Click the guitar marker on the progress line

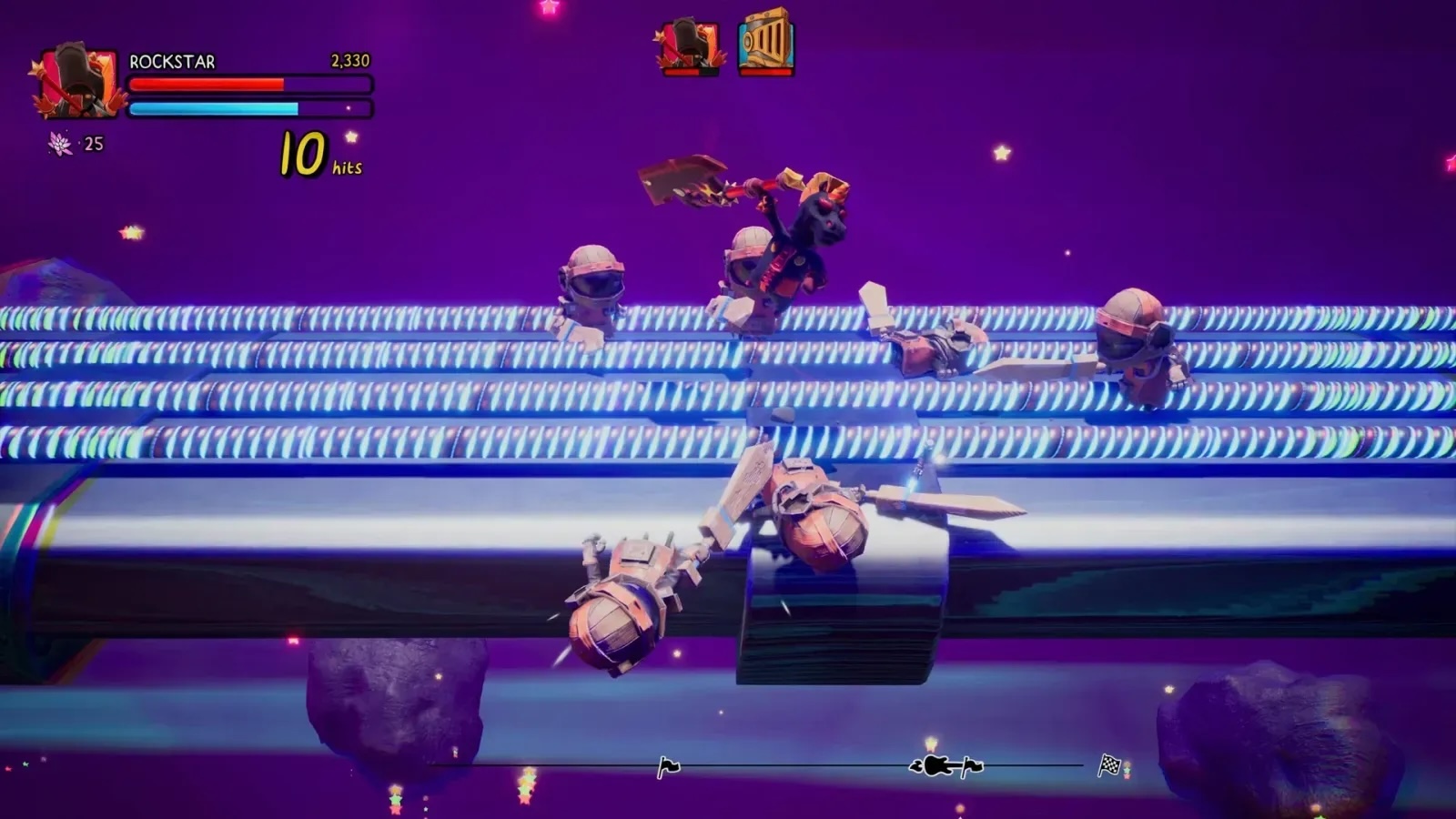[x=937, y=765]
